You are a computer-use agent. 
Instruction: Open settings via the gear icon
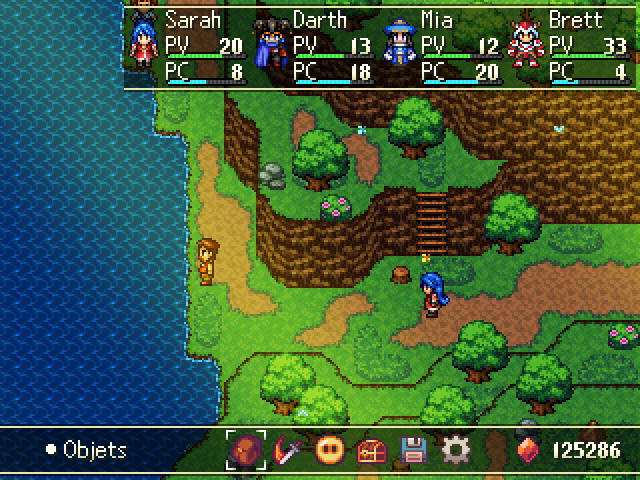pyautogui.click(x=455, y=450)
